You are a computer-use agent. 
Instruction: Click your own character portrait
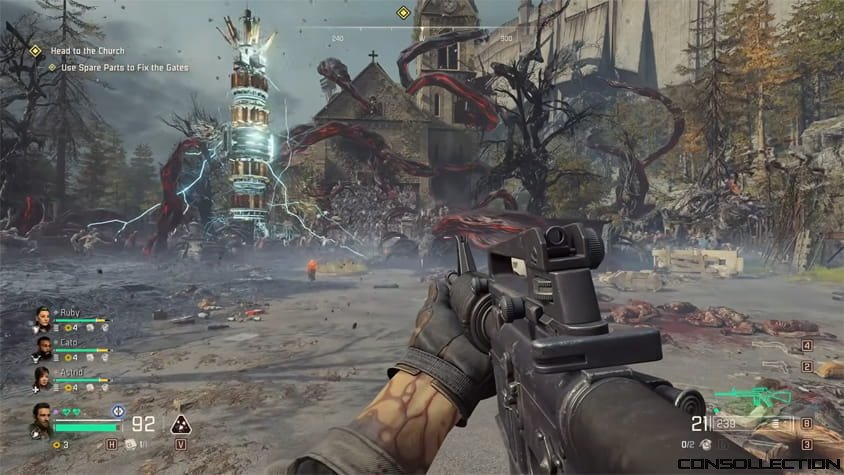(40, 418)
